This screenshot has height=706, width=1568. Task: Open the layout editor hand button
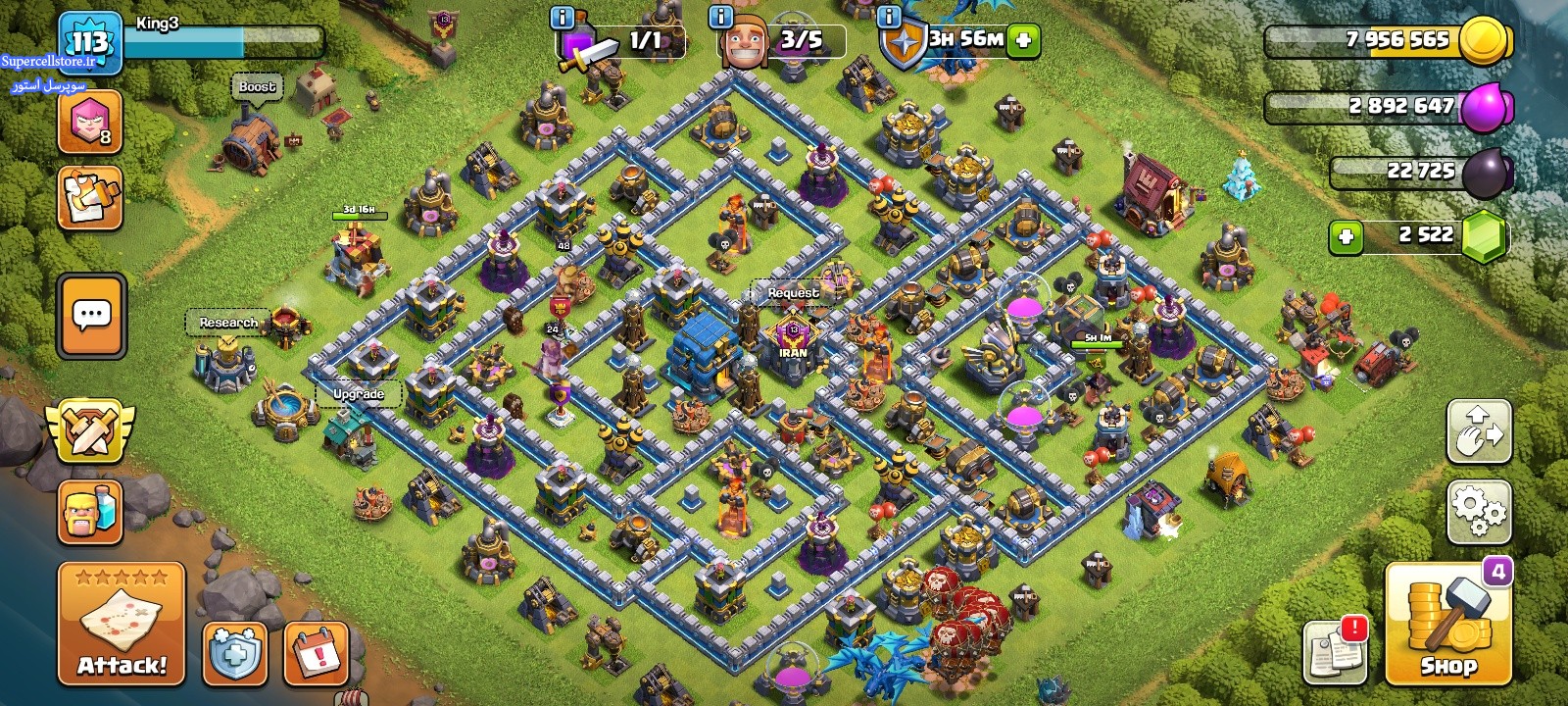point(1478,431)
